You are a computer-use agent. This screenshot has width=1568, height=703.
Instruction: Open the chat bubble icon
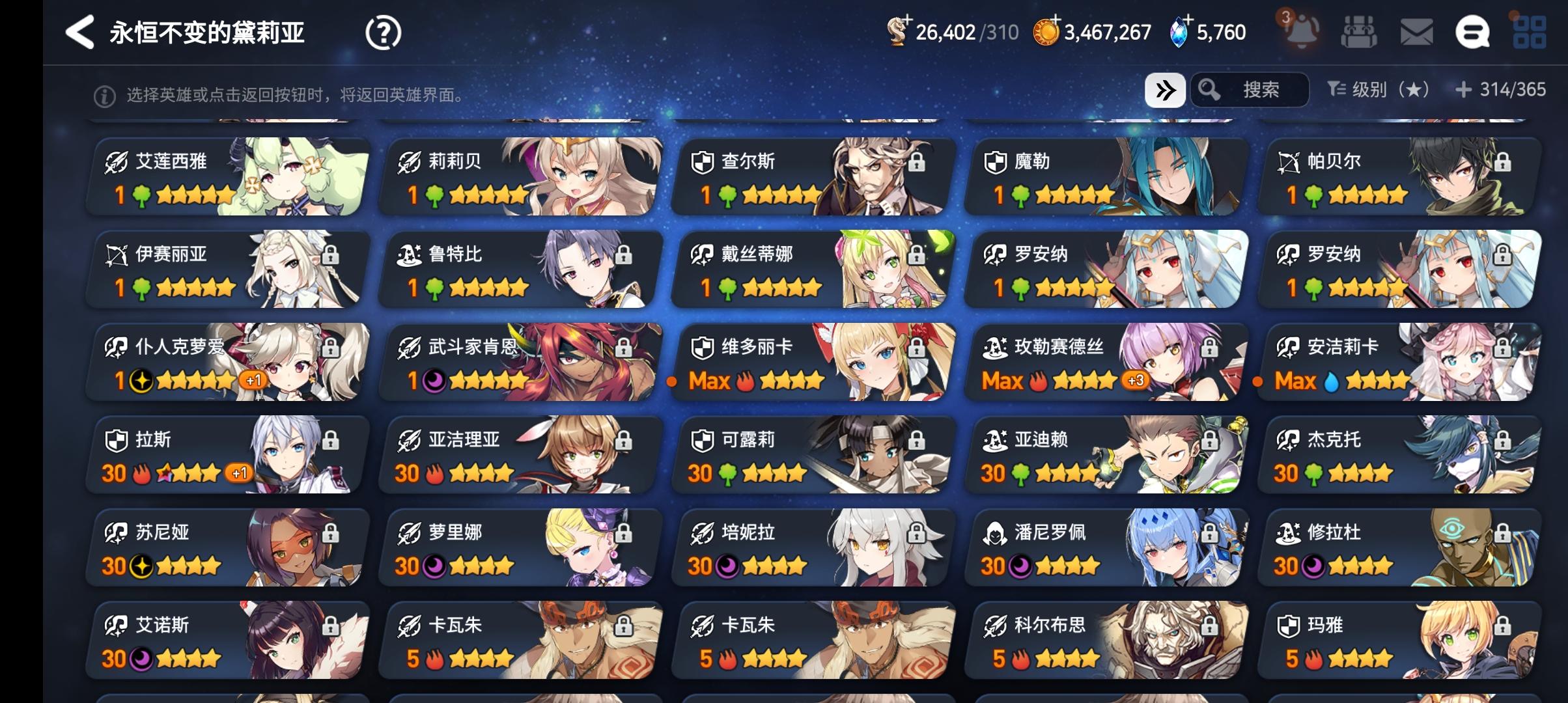coord(1475,31)
